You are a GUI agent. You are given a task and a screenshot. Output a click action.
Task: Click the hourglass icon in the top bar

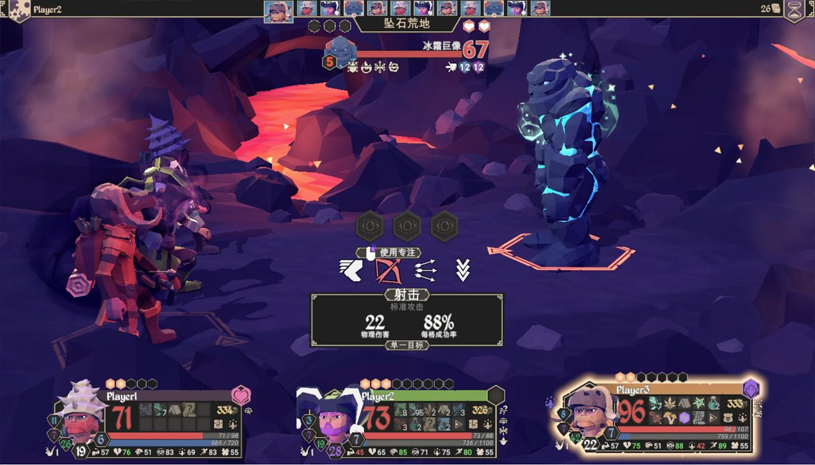(795, 10)
